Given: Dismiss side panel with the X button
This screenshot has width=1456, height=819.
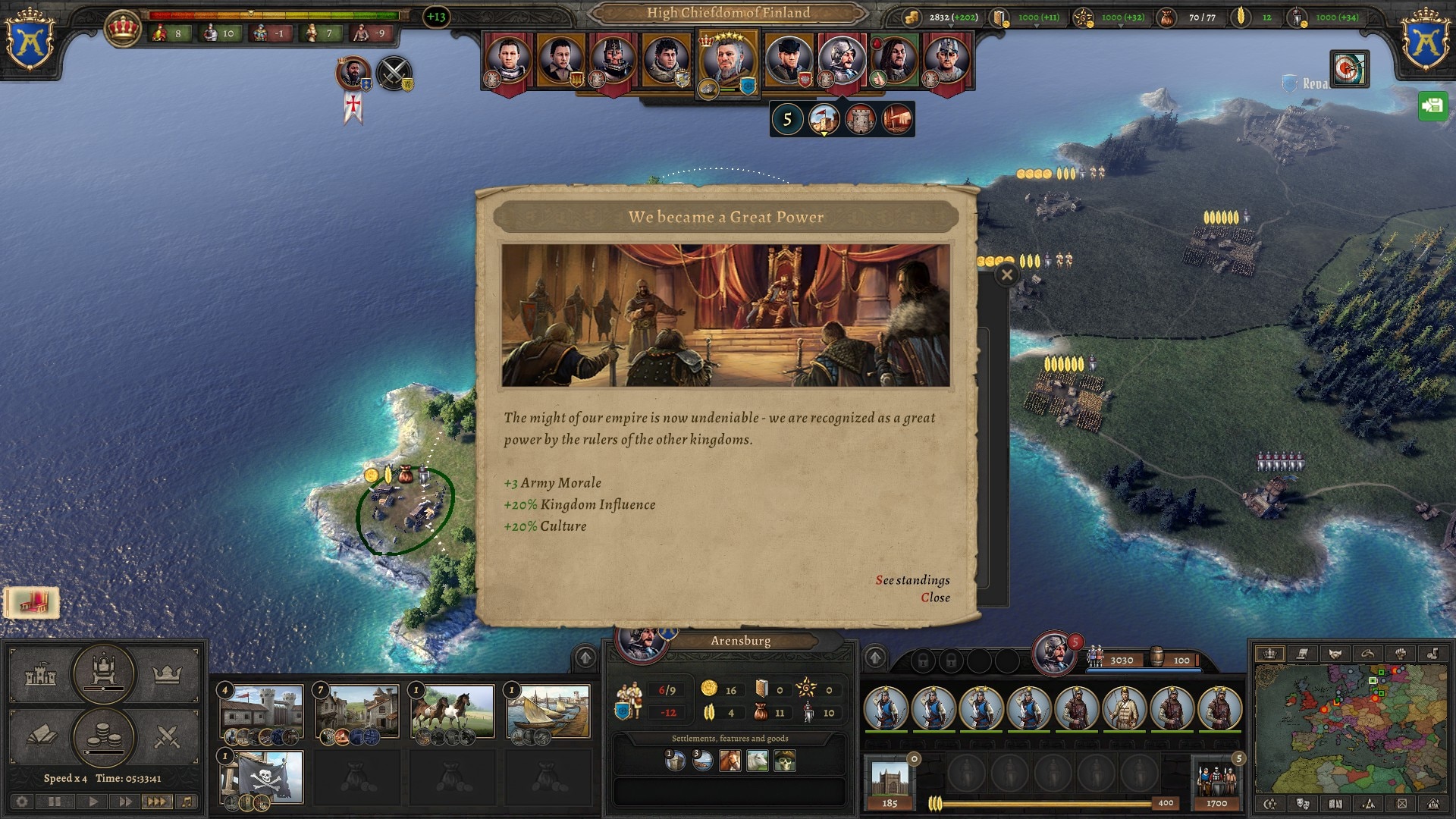Looking at the screenshot, I should (1006, 275).
